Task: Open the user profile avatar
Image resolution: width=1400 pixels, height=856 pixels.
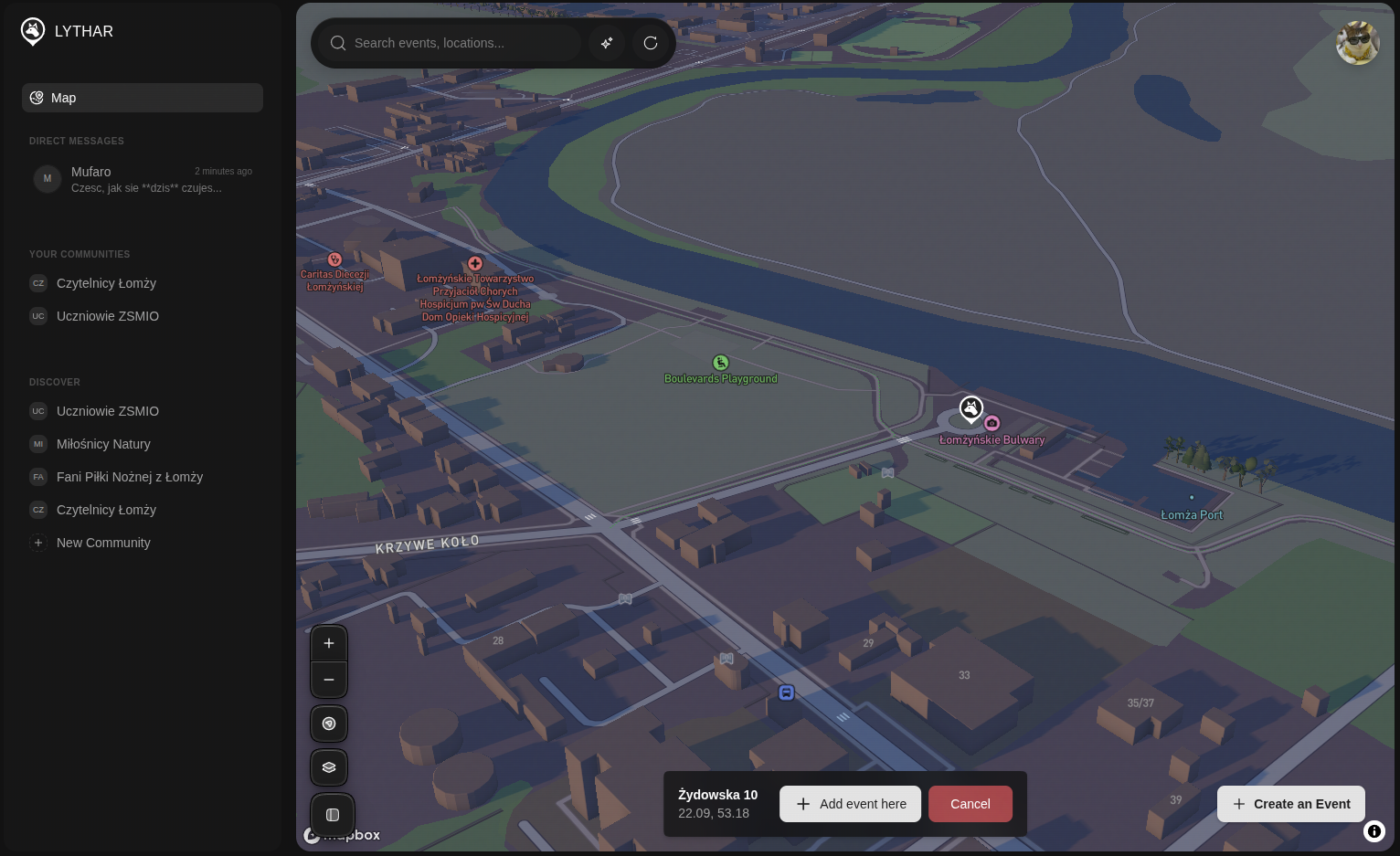Action: (x=1357, y=43)
